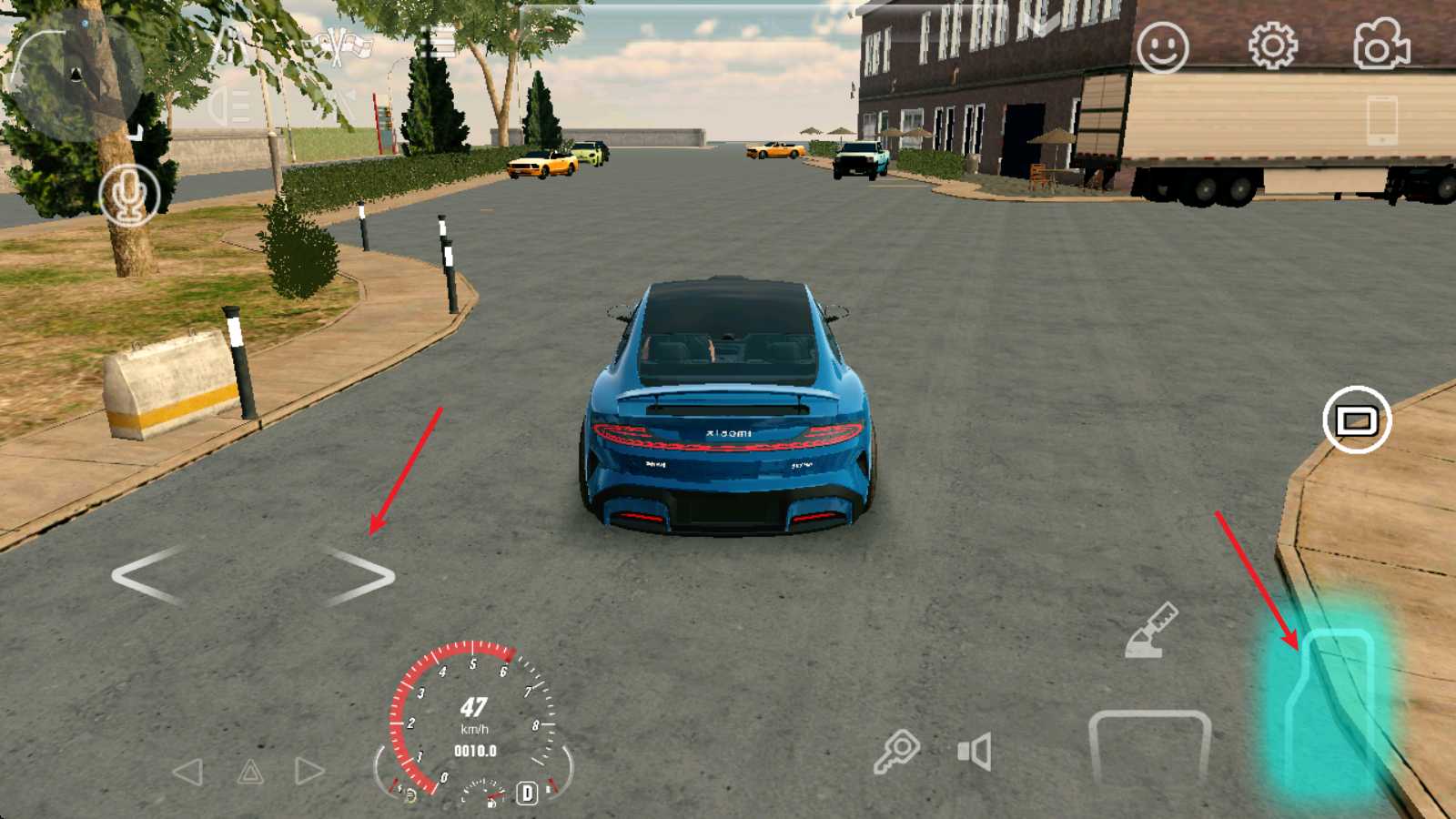Turn on the left turn signal
1456x819 pixels.
tap(188, 773)
